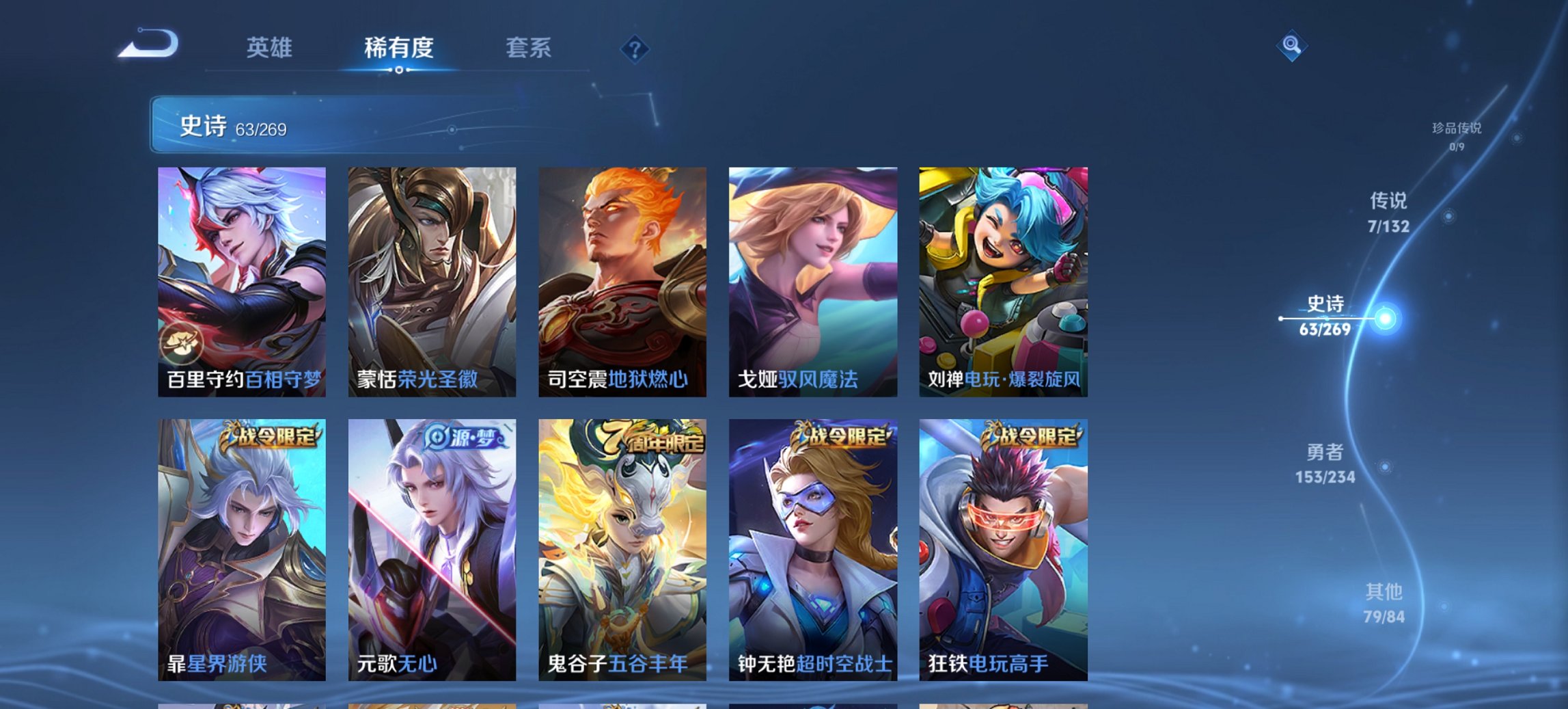Open search via the magnifier icon

coord(1291,47)
